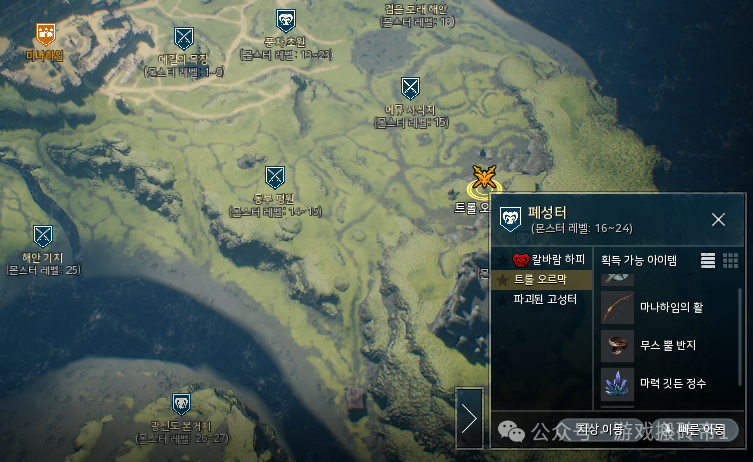753x462 pixels.
Task: Select the 어귀 서식지 map marker
Action: coord(410,88)
